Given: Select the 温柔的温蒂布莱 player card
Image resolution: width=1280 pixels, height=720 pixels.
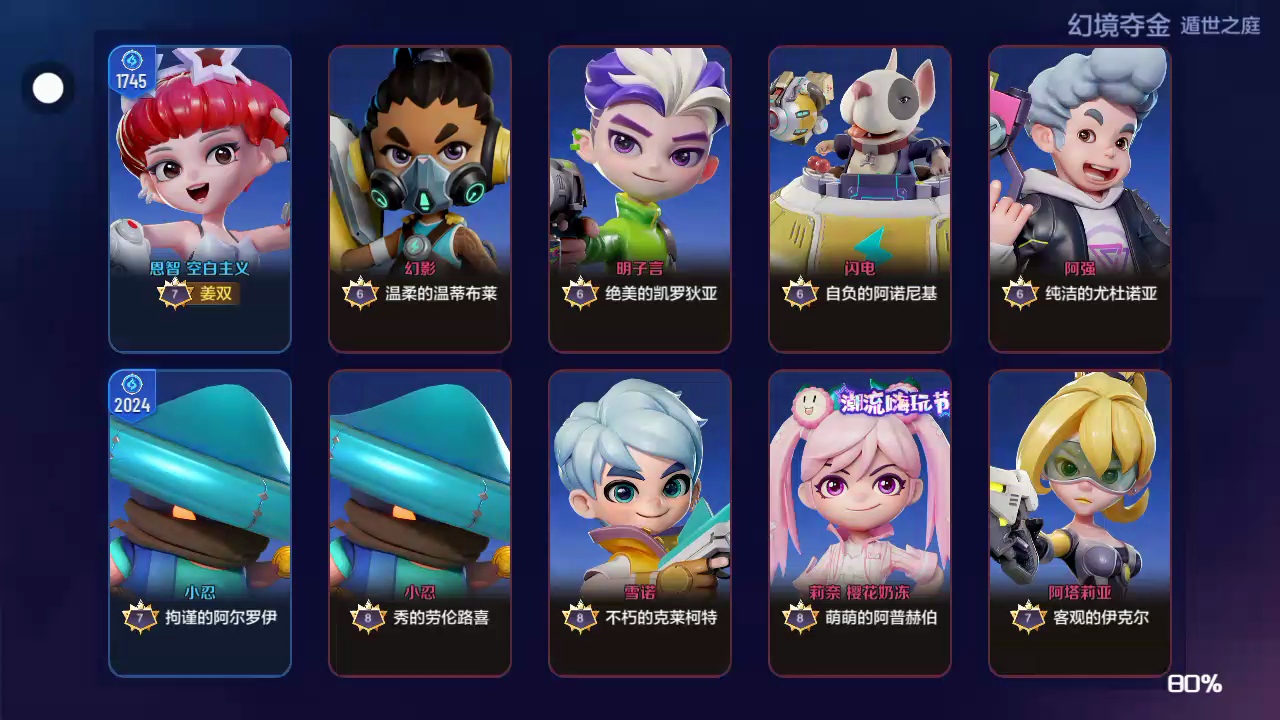Looking at the screenshot, I should (x=420, y=199).
